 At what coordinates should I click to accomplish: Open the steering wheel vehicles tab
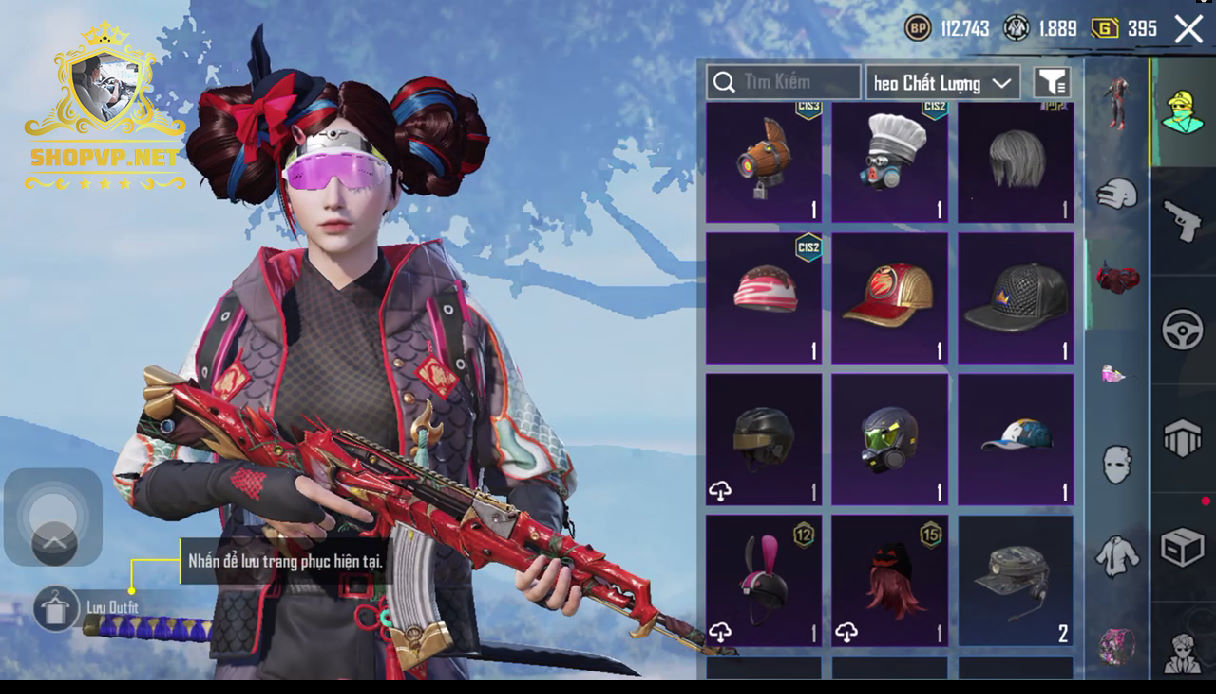1182,330
